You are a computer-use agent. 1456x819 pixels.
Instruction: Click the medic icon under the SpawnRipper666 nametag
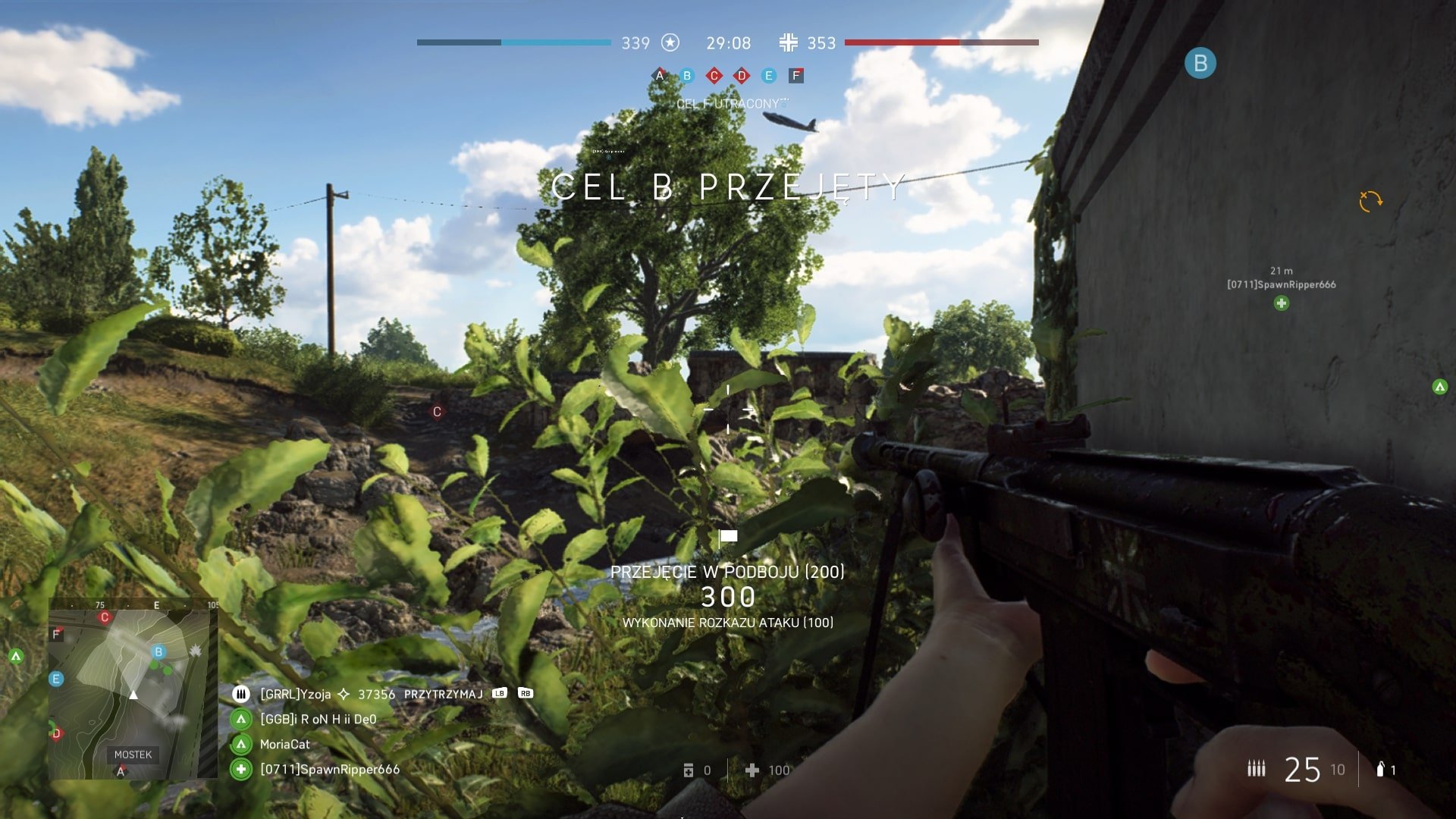(x=1281, y=303)
